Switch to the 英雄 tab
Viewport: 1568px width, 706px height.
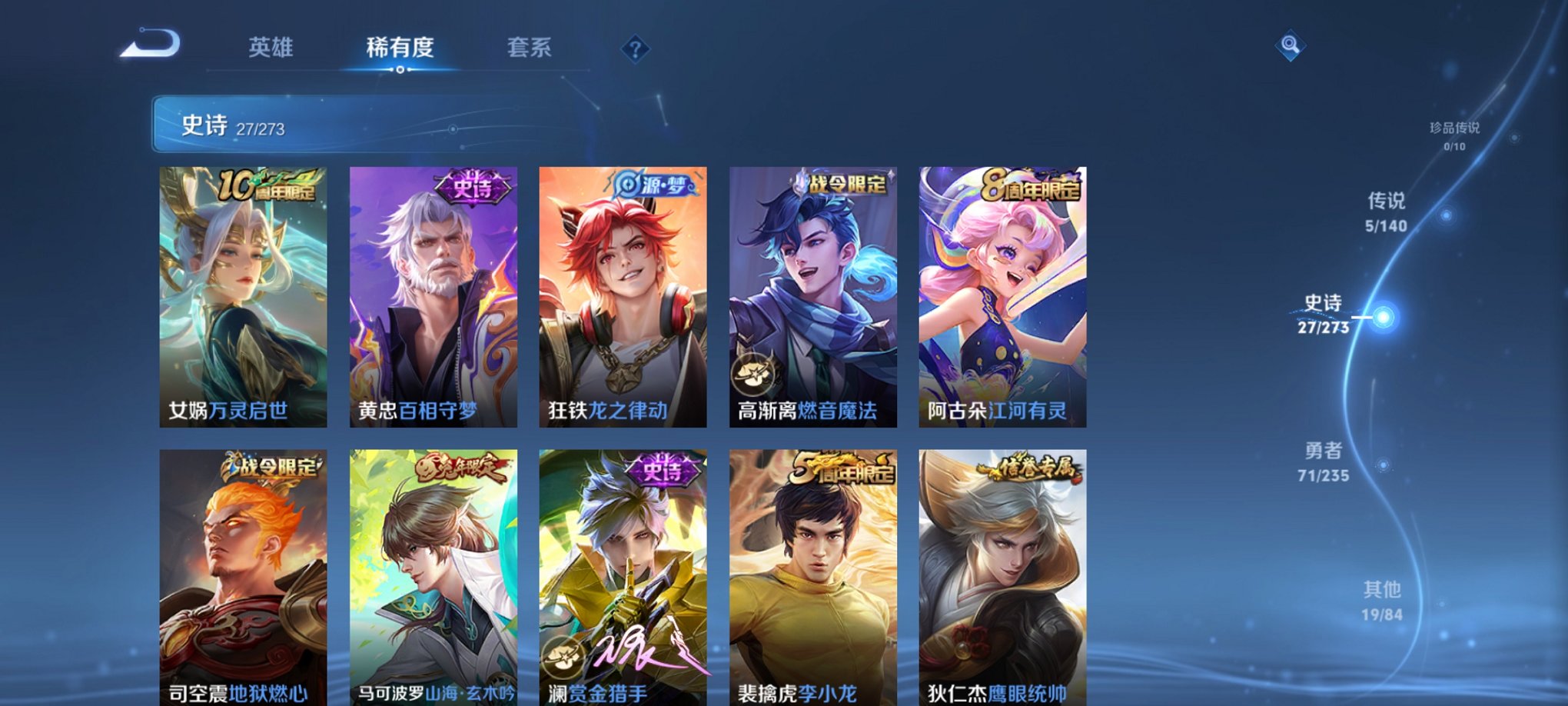(x=271, y=48)
